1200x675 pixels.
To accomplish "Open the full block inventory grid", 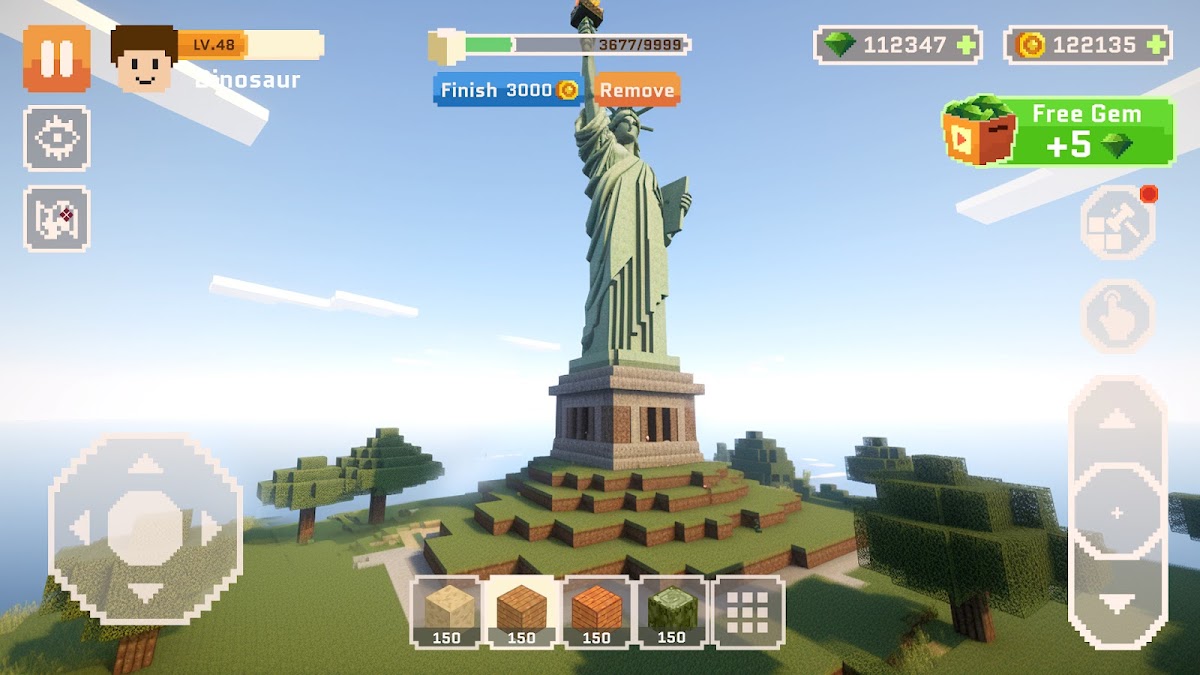I will coord(747,611).
